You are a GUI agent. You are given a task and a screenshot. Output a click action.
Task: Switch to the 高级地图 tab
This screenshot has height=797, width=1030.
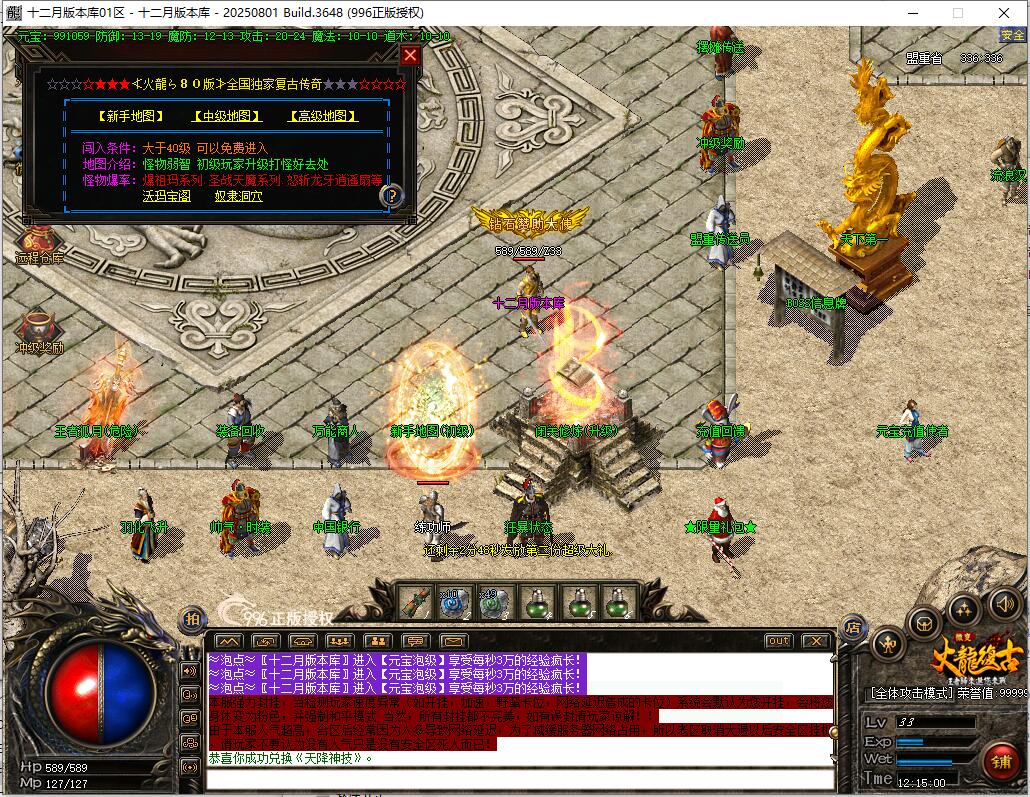323,116
